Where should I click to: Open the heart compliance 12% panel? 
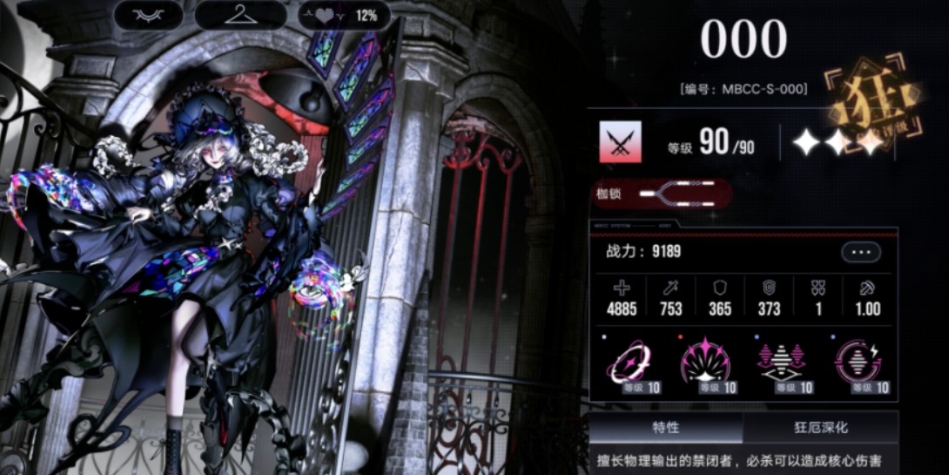click(x=345, y=15)
